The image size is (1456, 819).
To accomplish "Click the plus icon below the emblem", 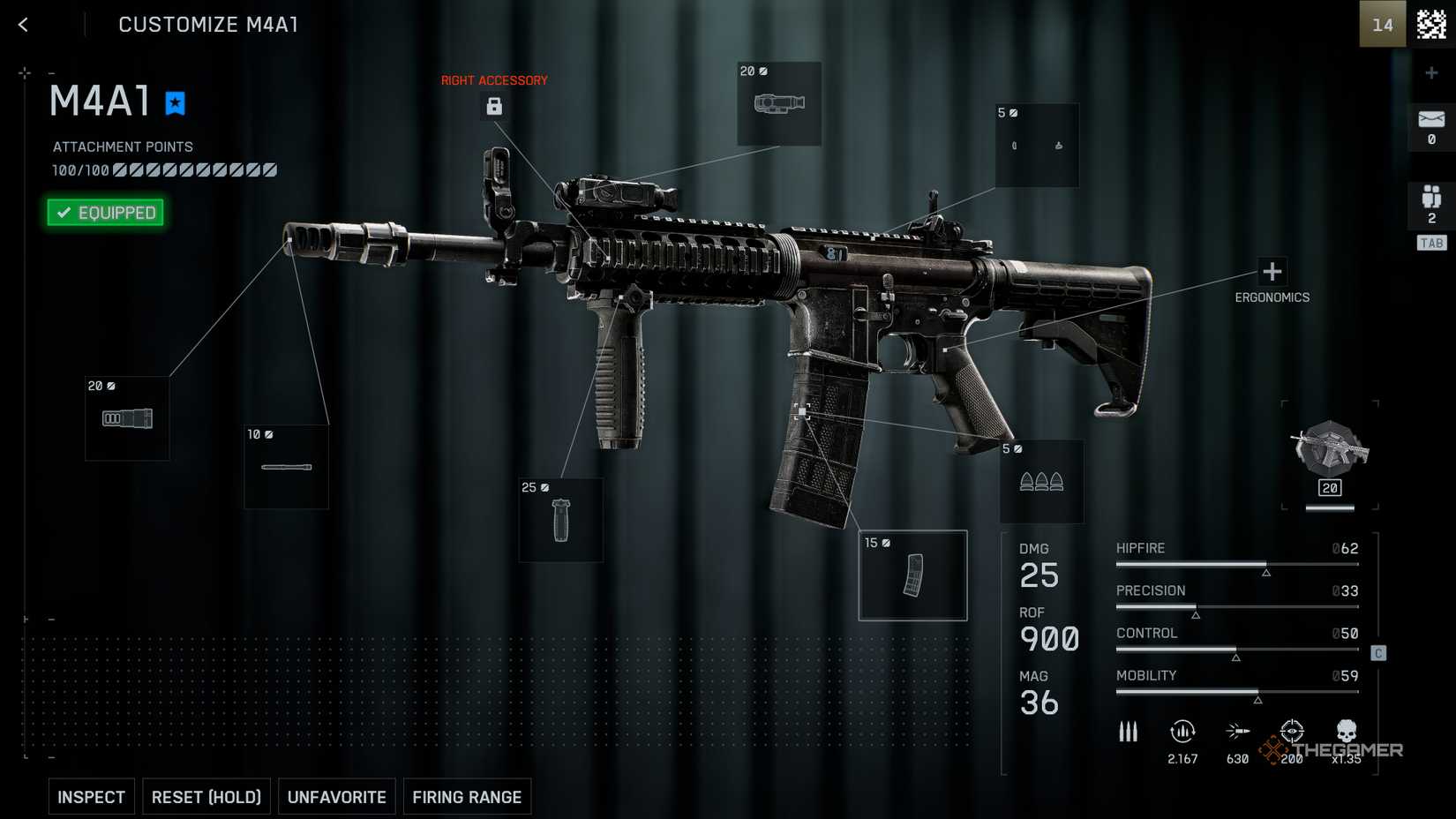I will [1431, 73].
